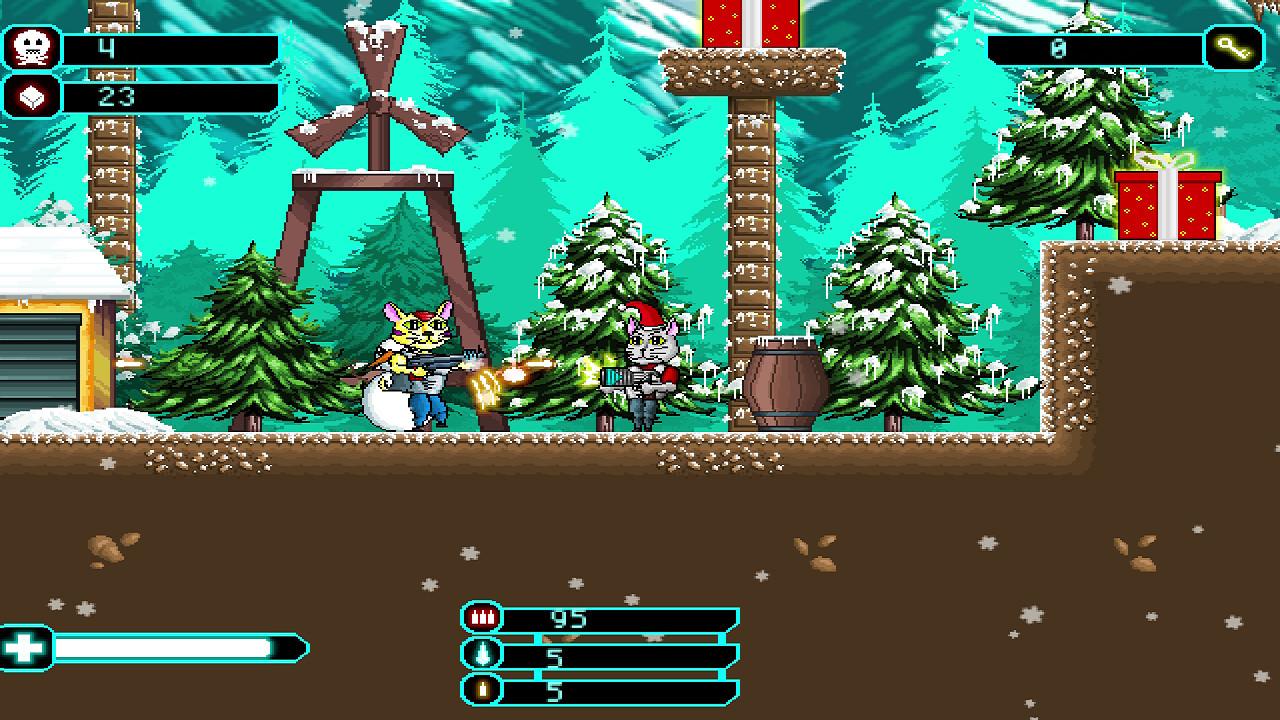Select the blue flame ammo icon
The image size is (1280, 720).
point(481,655)
